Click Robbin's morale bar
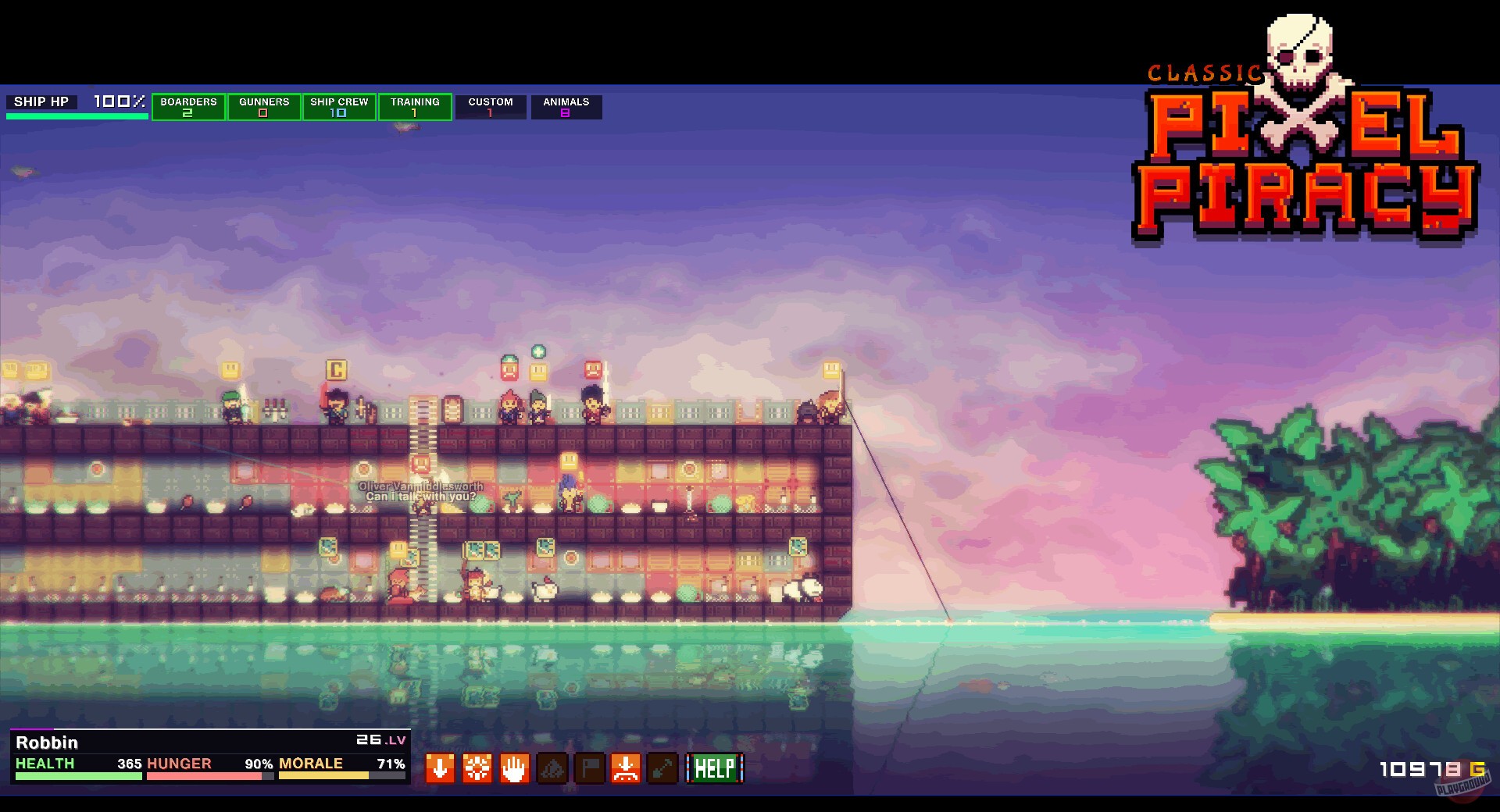This screenshot has width=1500, height=812. [344, 776]
